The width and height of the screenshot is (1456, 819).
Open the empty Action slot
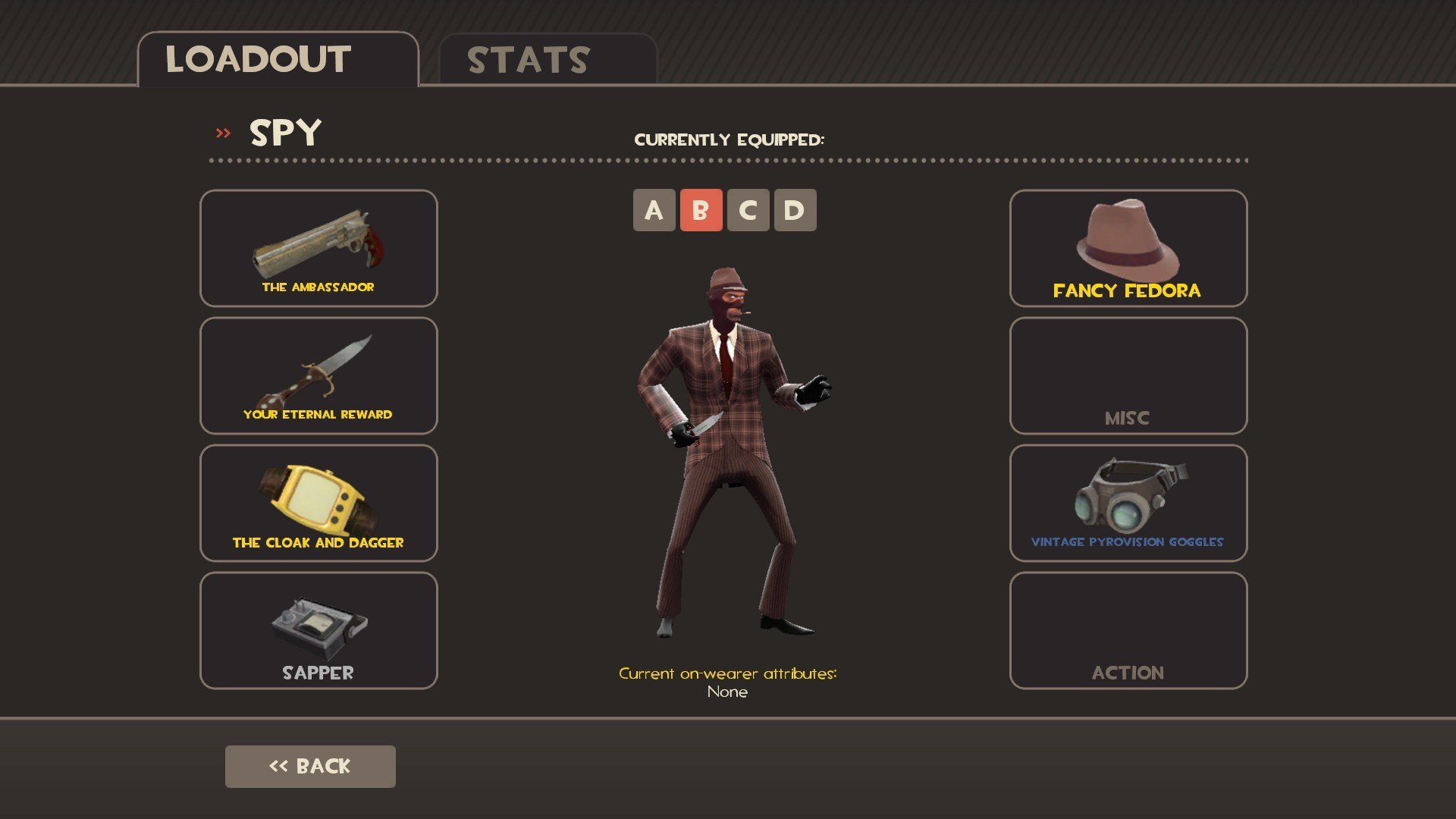(1128, 630)
